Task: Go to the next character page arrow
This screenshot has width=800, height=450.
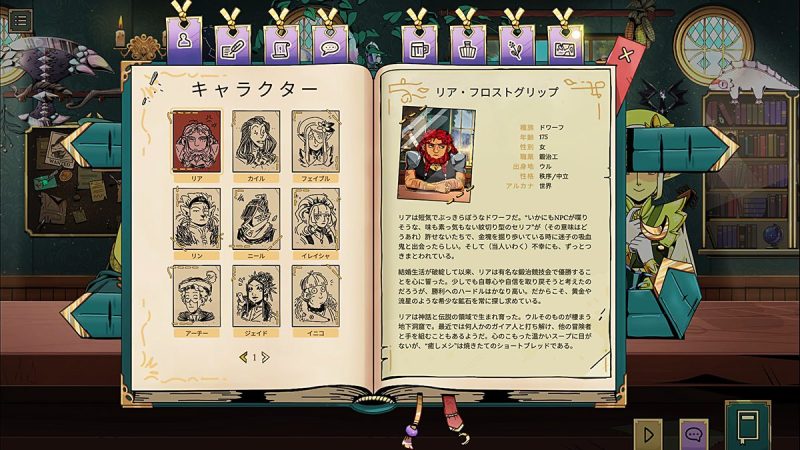Action: [266, 356]
